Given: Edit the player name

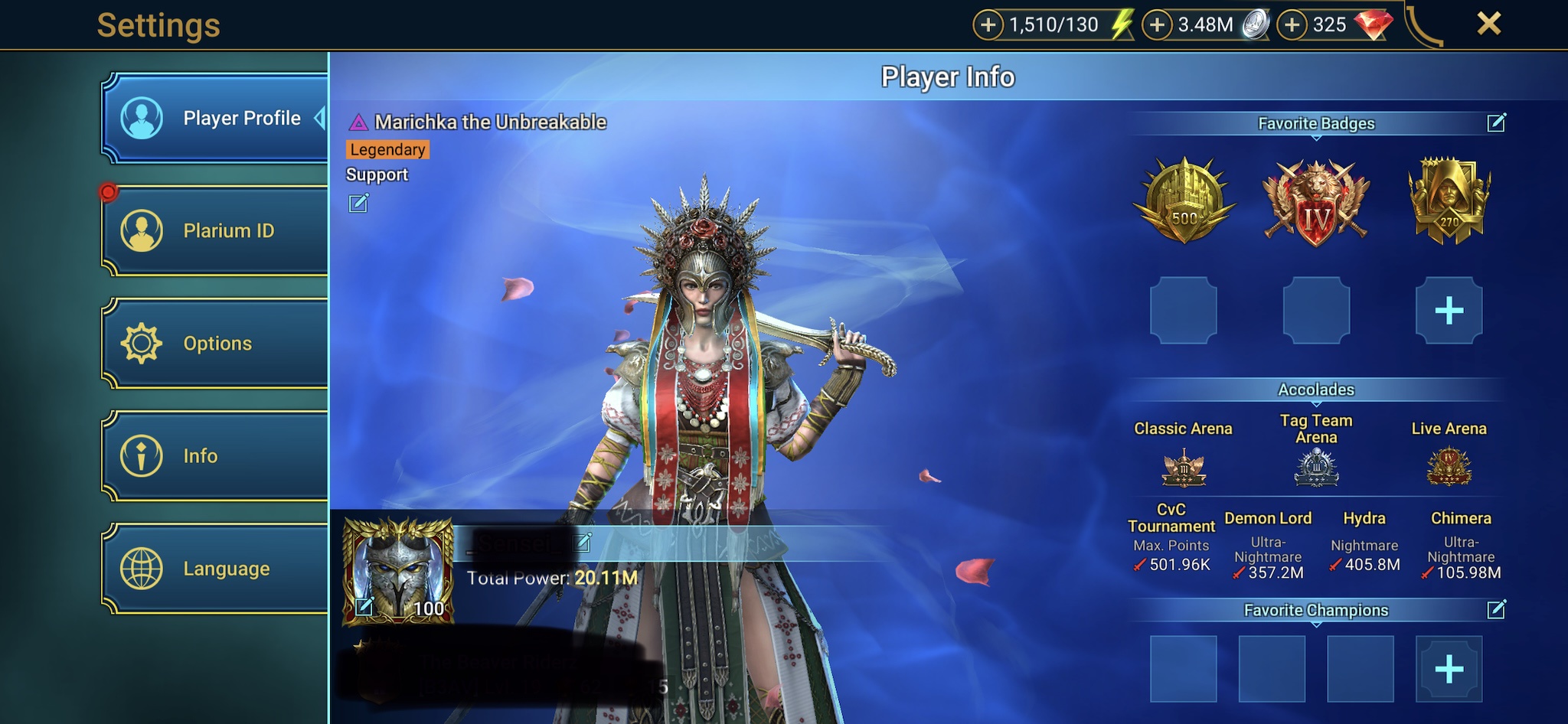Looking at the screenshot, I should [x=583, y=543].
